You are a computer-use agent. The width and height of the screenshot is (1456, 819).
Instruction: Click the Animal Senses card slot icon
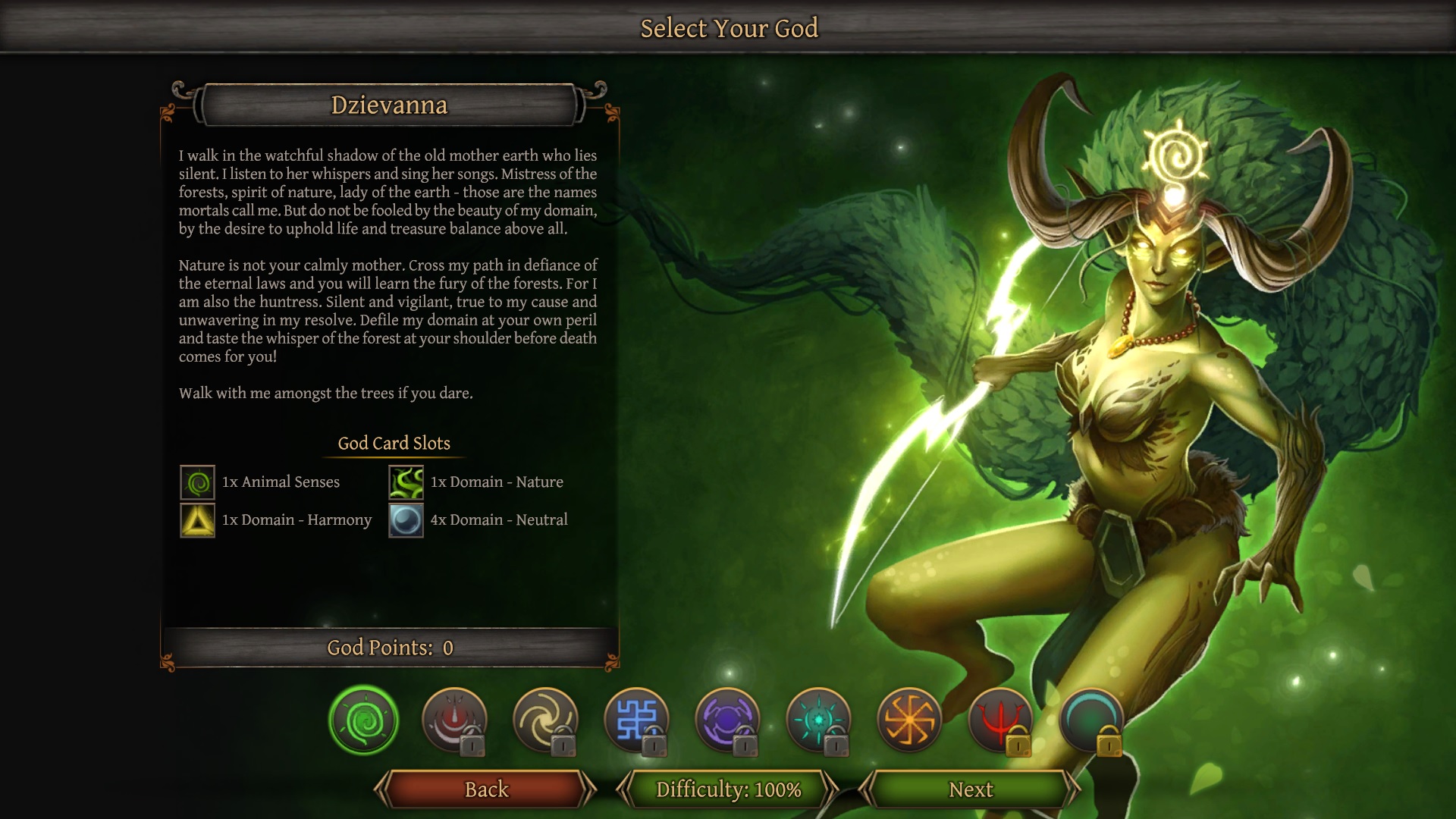(197, 482)
